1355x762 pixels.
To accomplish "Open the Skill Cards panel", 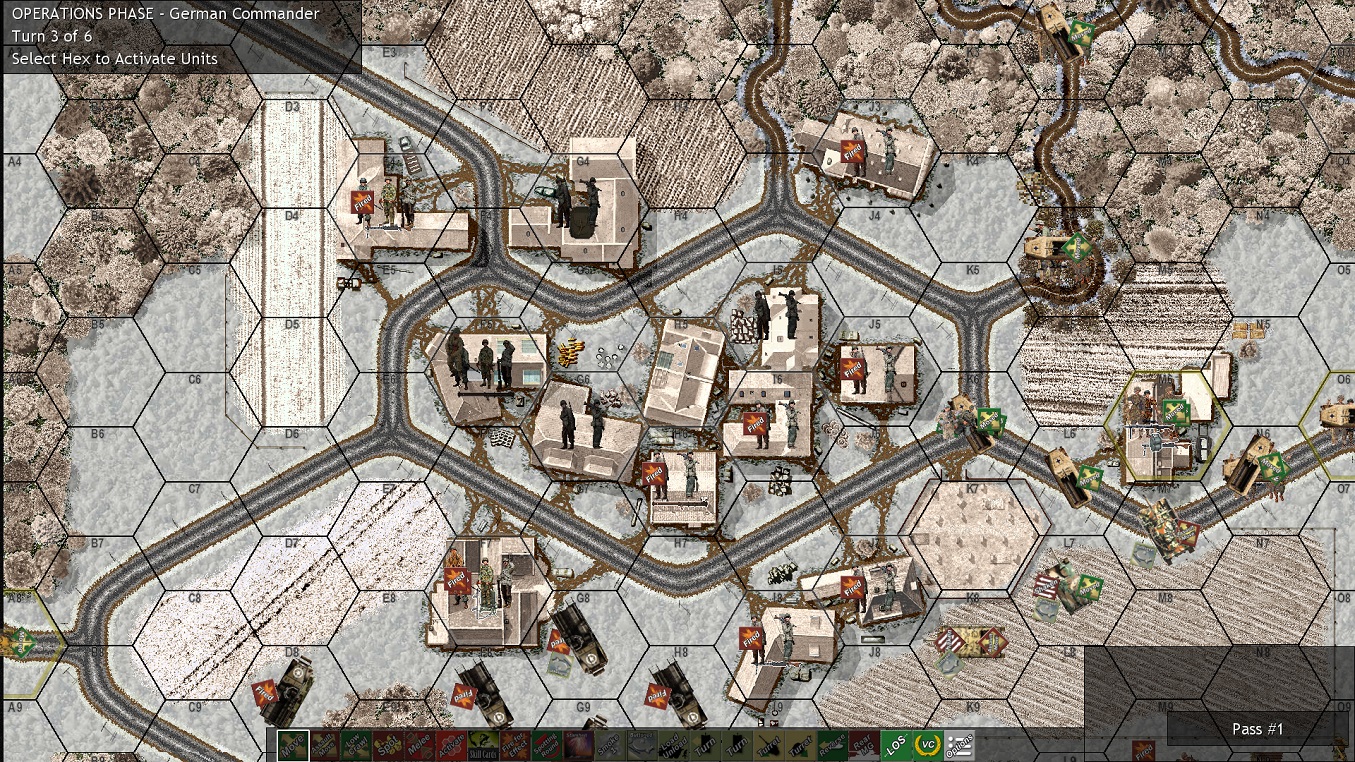I will (x=481, y=745).
